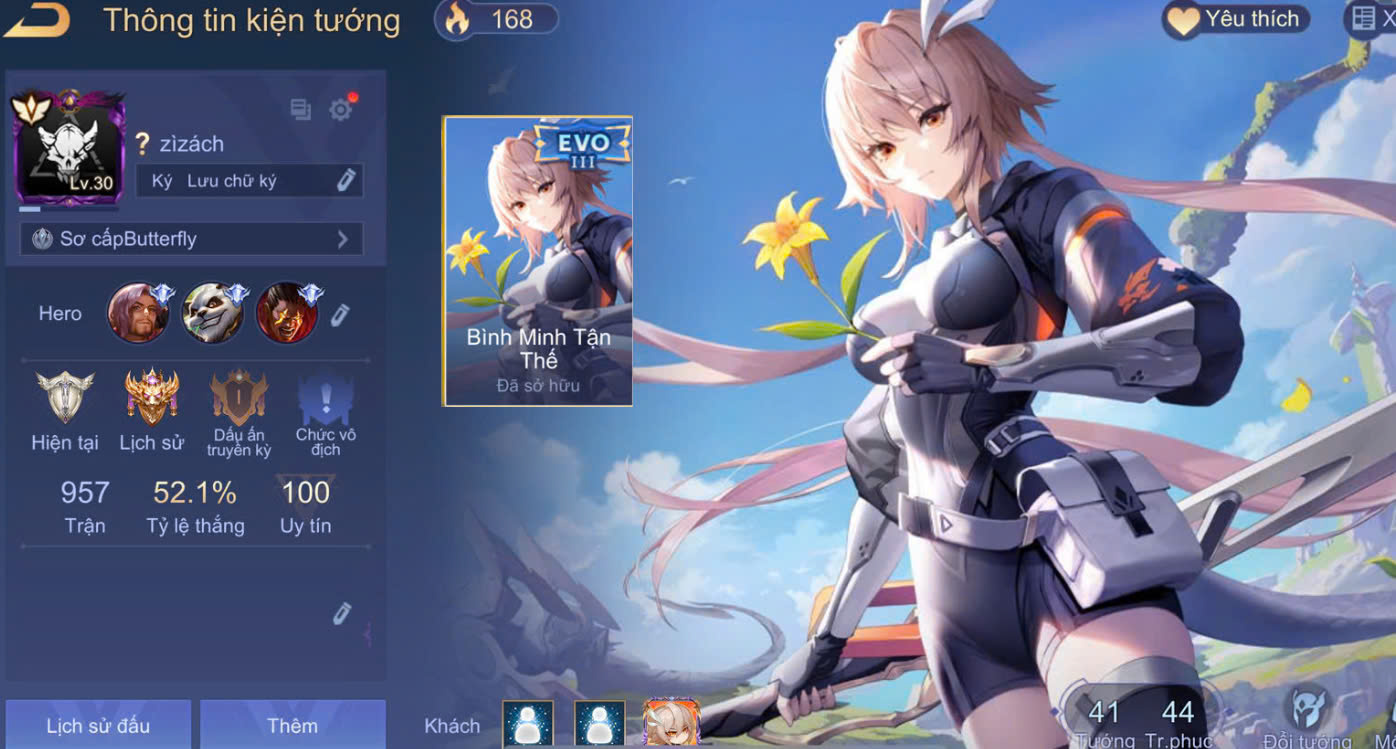Click the Thêm button

pyautogui.click(x=292, y=725)
